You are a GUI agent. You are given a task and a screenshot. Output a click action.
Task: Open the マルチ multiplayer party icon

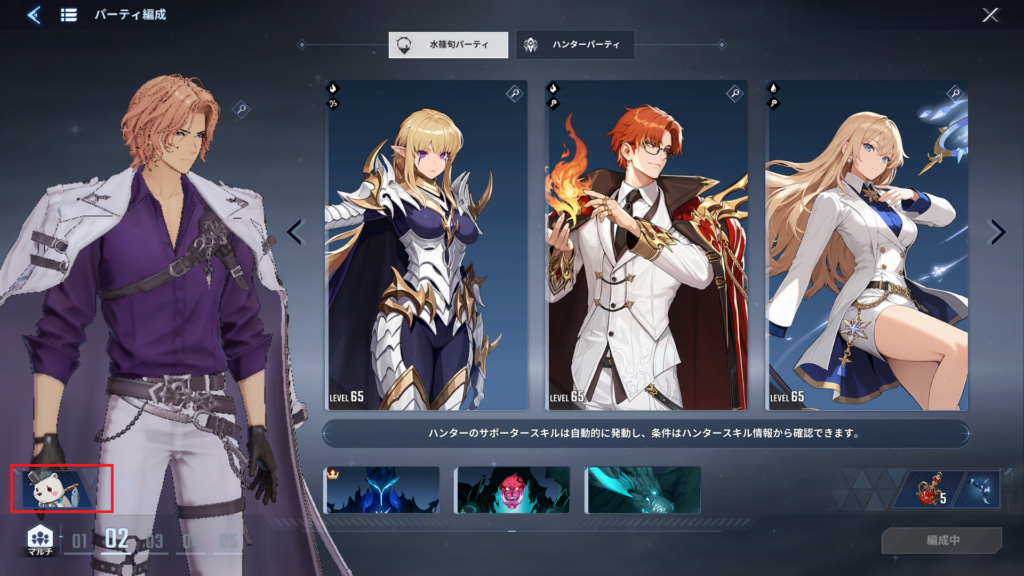(x=39, y=540)
